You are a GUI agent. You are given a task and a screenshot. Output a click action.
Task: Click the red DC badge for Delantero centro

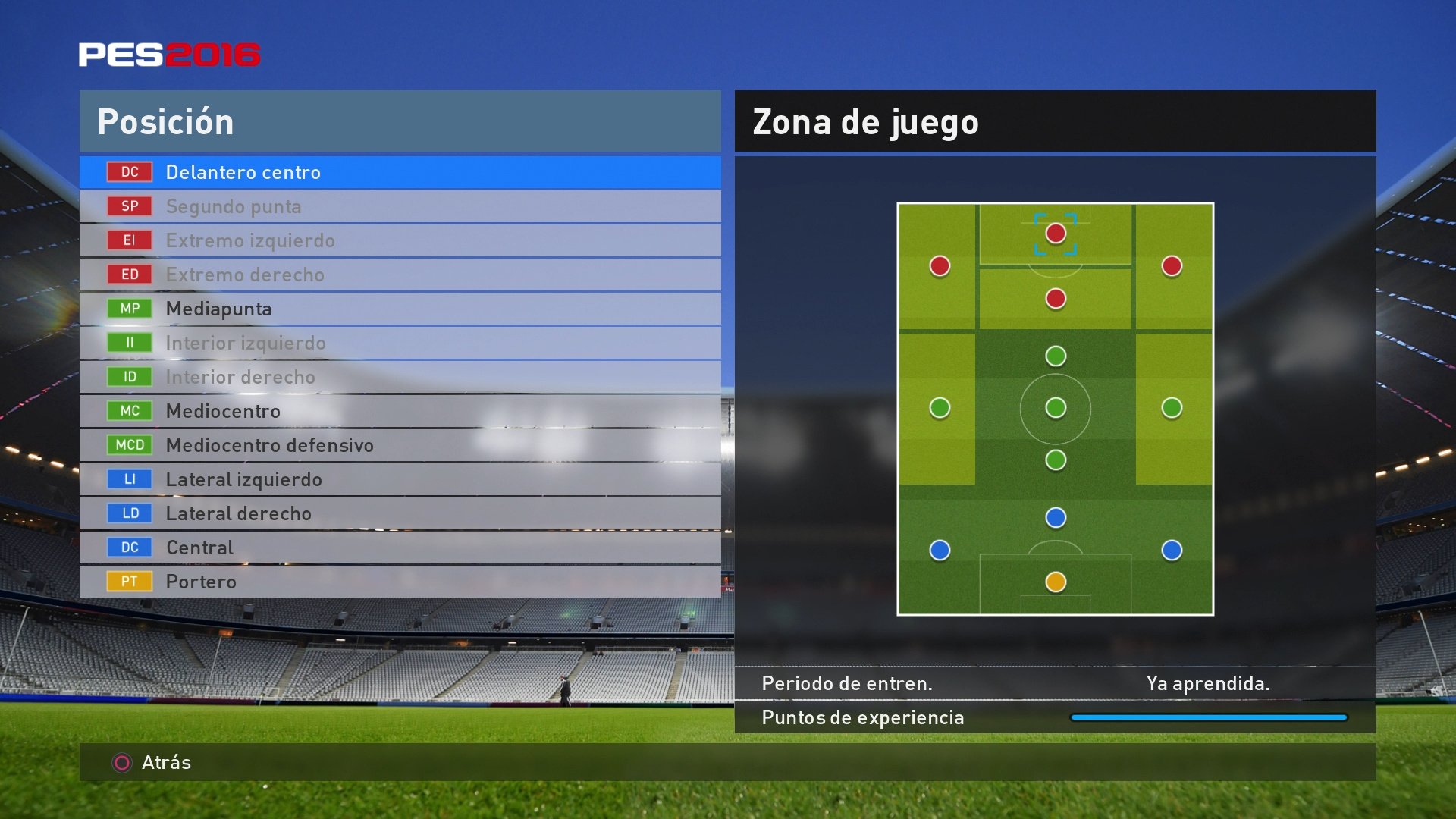pyautogui.click(x=129, y=172)
